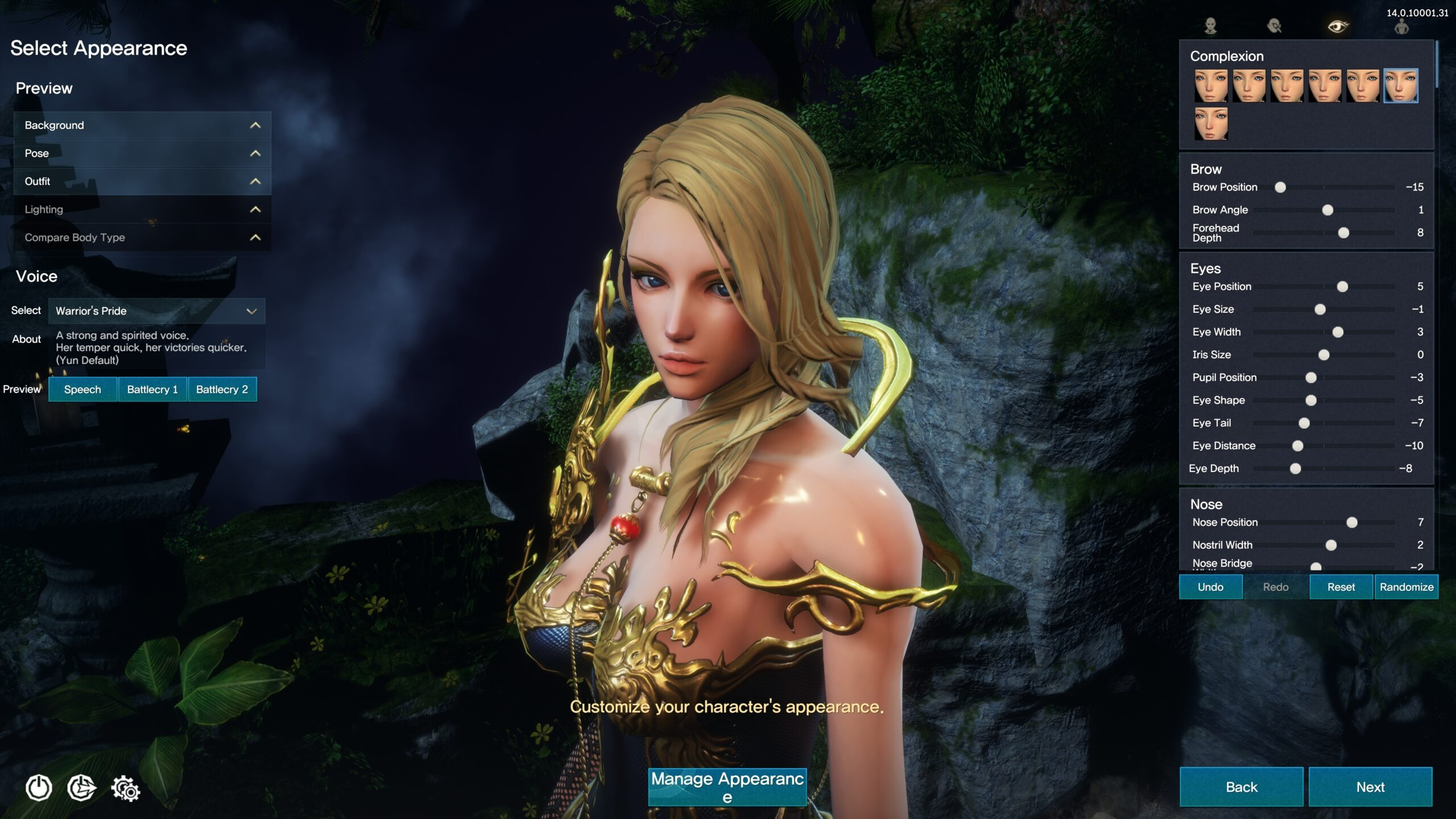This screenshot has height=819, width=1456.
Task: Open the Warrior's Pride voice dropdown
Action: [x=156, y=311]
